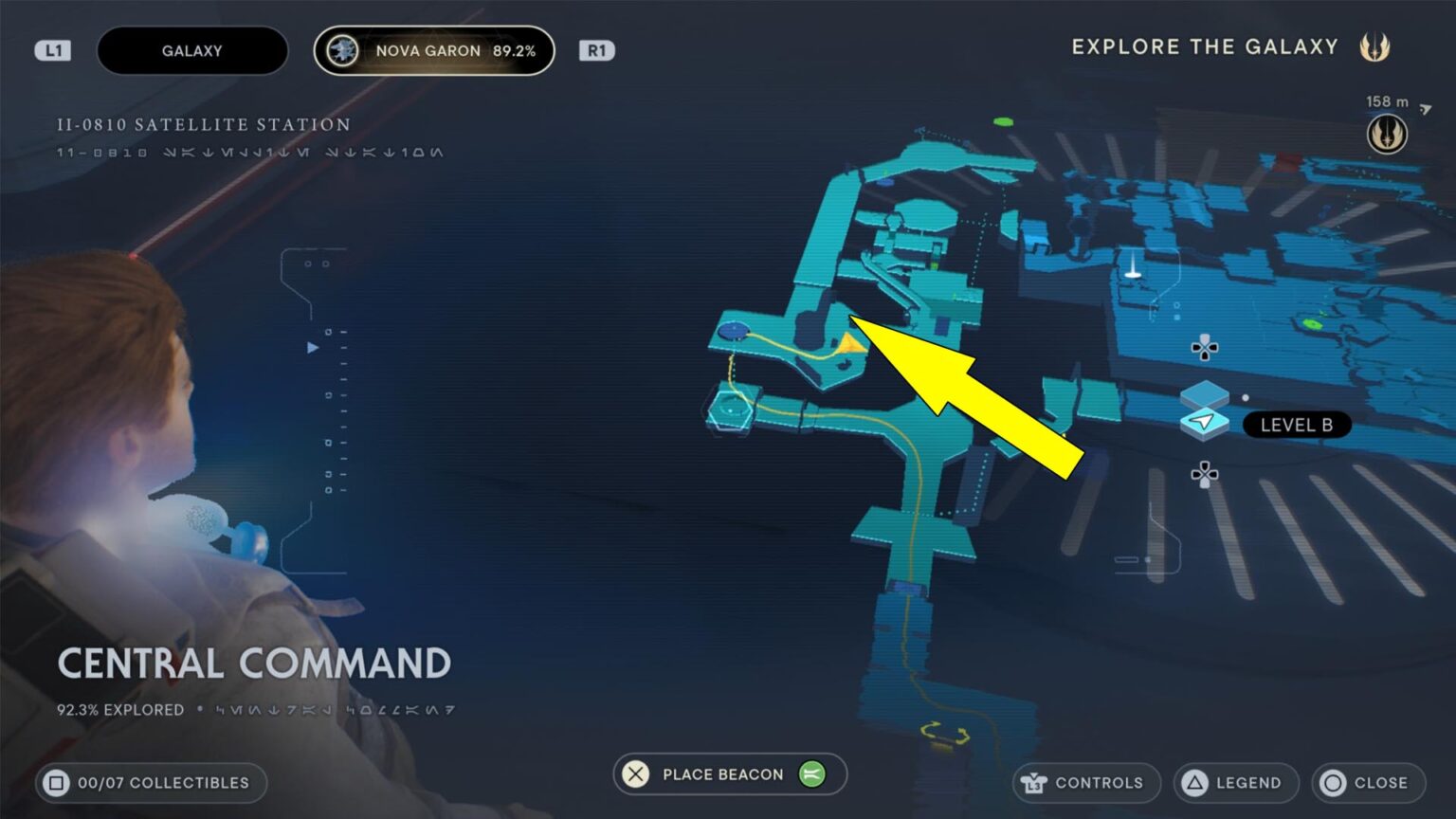The width and height of the screenshot is (1456, 819).
Task: Switch to the GALAXY tab
Action: coord(192,50)
